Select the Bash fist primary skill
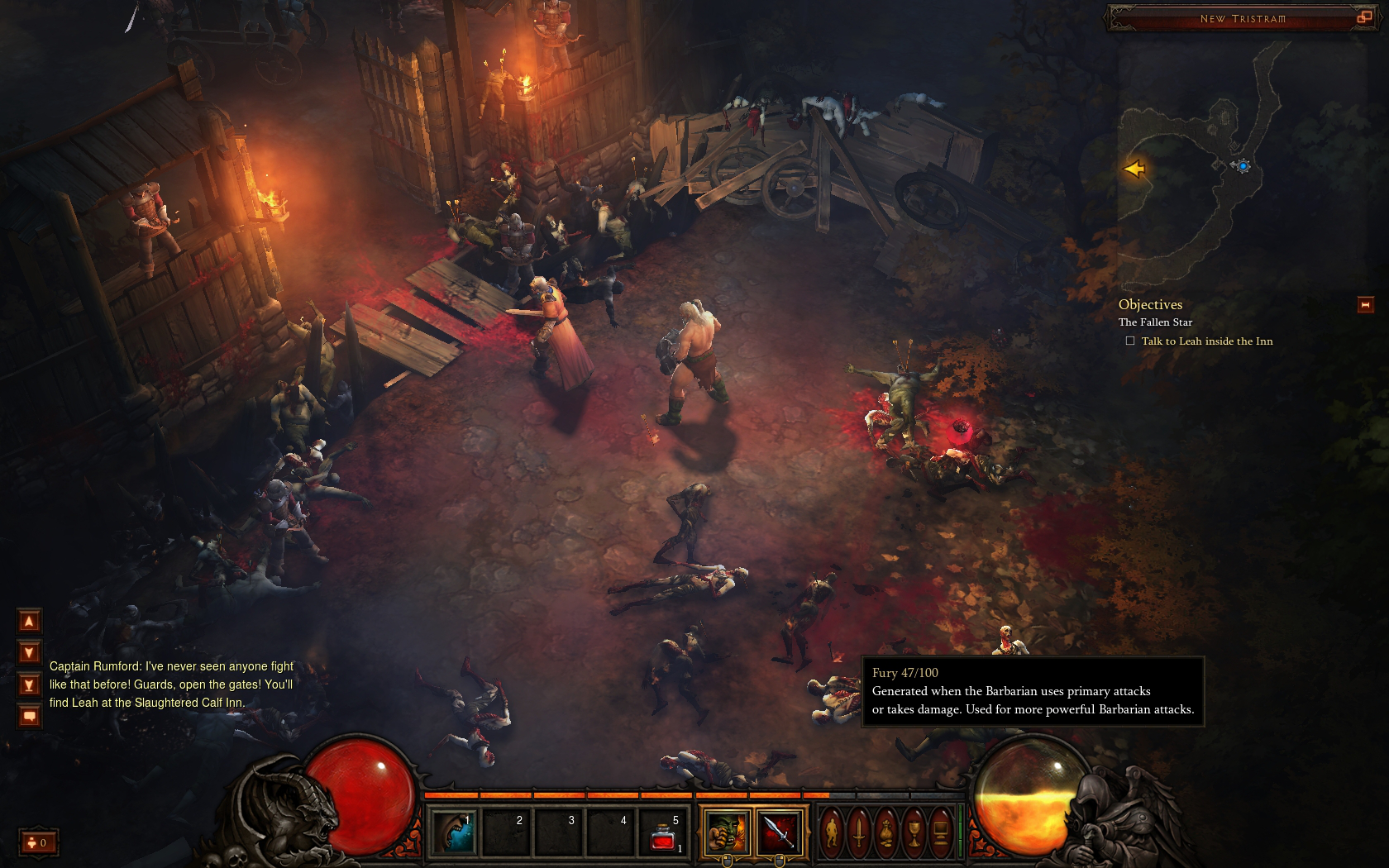 pos(726,832)
